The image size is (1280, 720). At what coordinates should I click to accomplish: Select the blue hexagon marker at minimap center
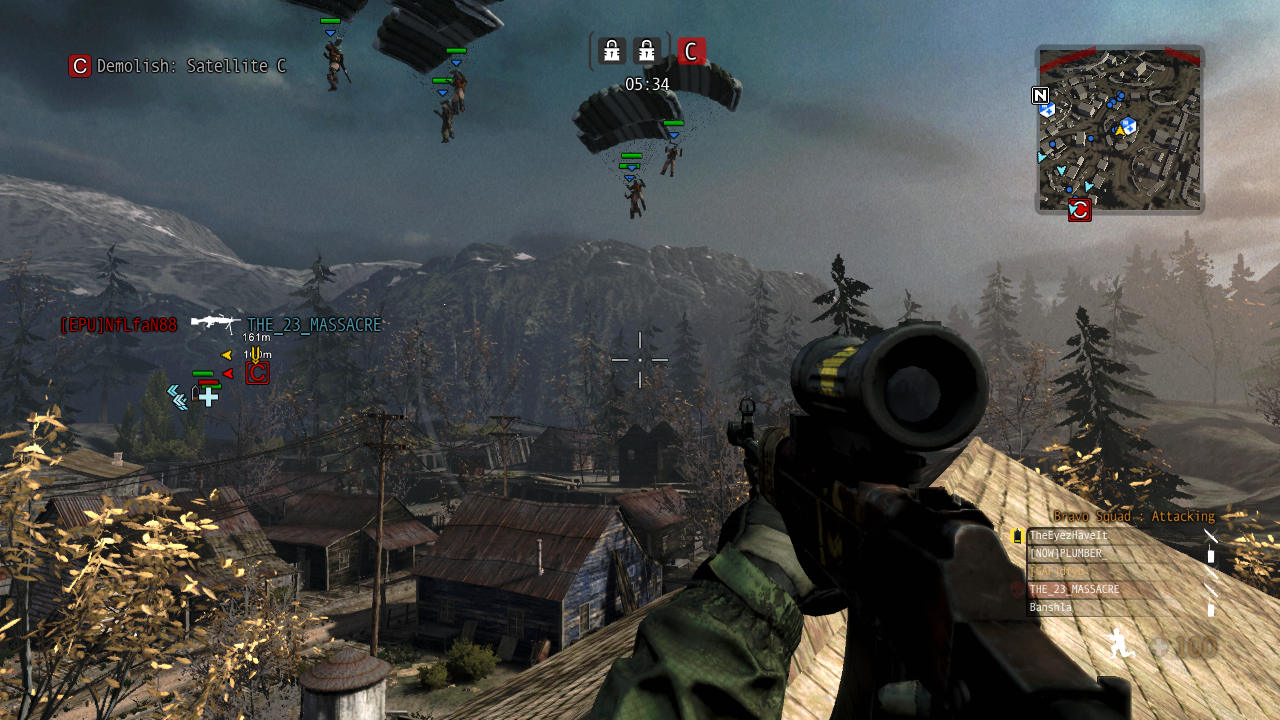coord(1128,125)
